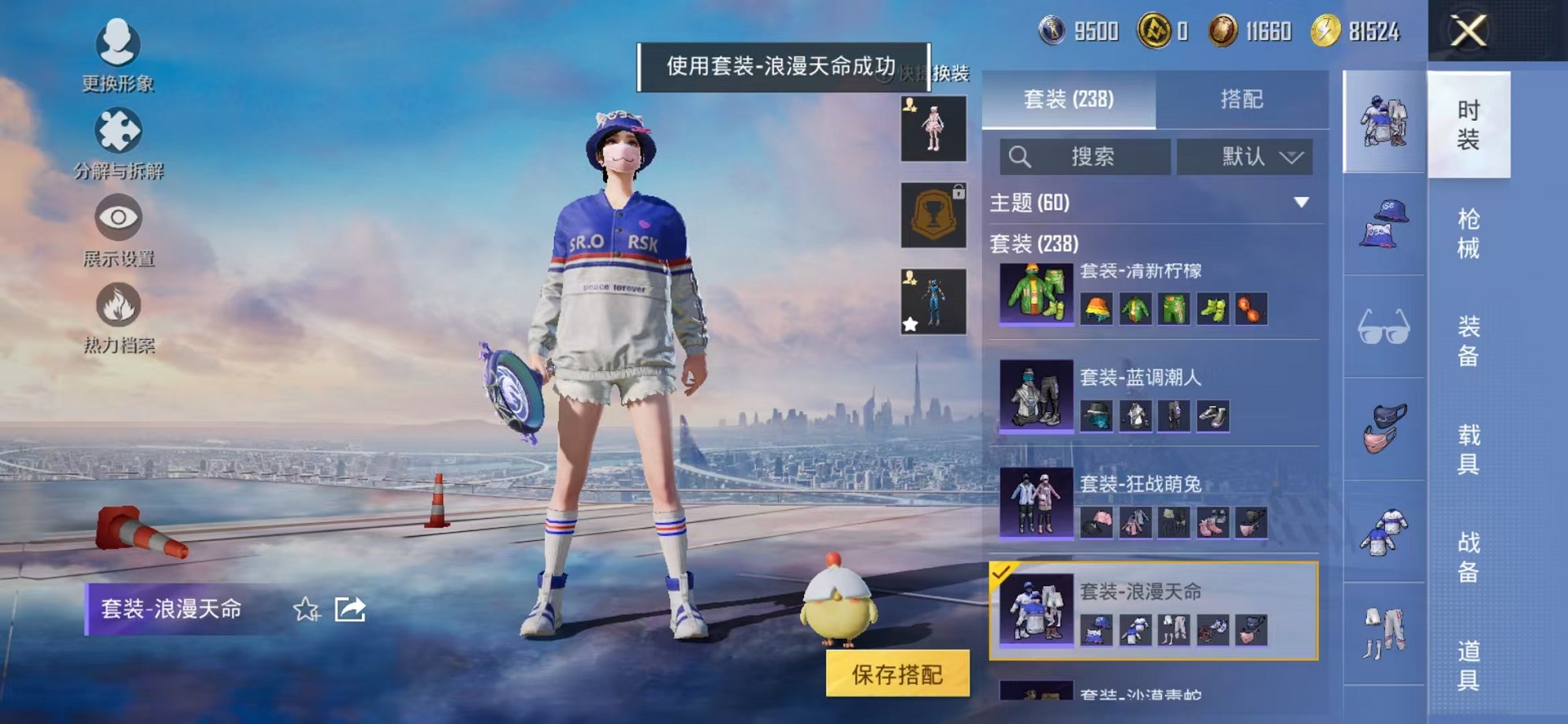Open the 默认 sort dropdown
This screenshot has width=1568, height=724.
[1246, 156]
